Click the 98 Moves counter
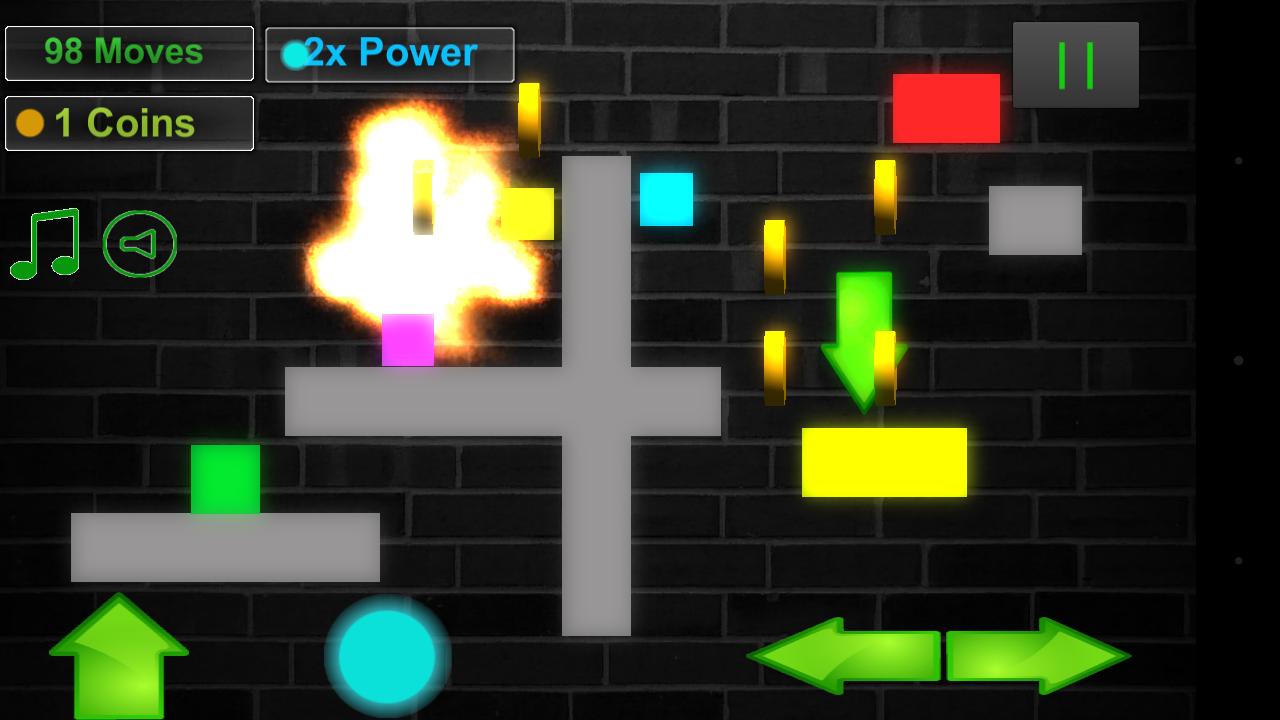The height and width of the screenshot is (720, 1280). click(128, 53)
